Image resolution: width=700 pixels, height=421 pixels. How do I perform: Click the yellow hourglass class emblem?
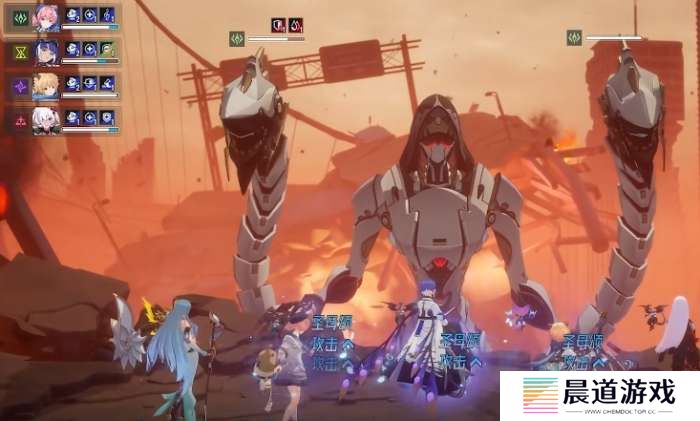tap(18, 52)
